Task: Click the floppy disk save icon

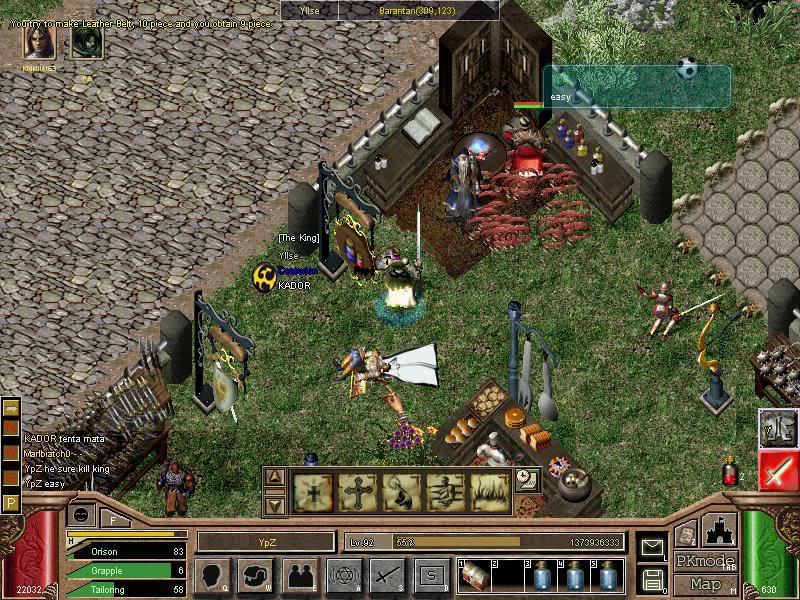Action: tap(653, 579)
